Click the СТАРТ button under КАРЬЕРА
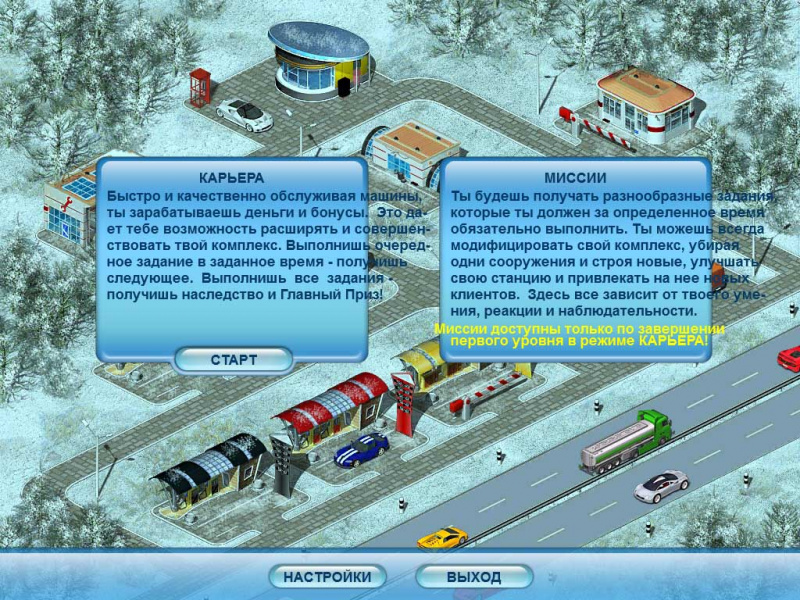Screen dimensions: 800x600 click(x=233, y=360)
